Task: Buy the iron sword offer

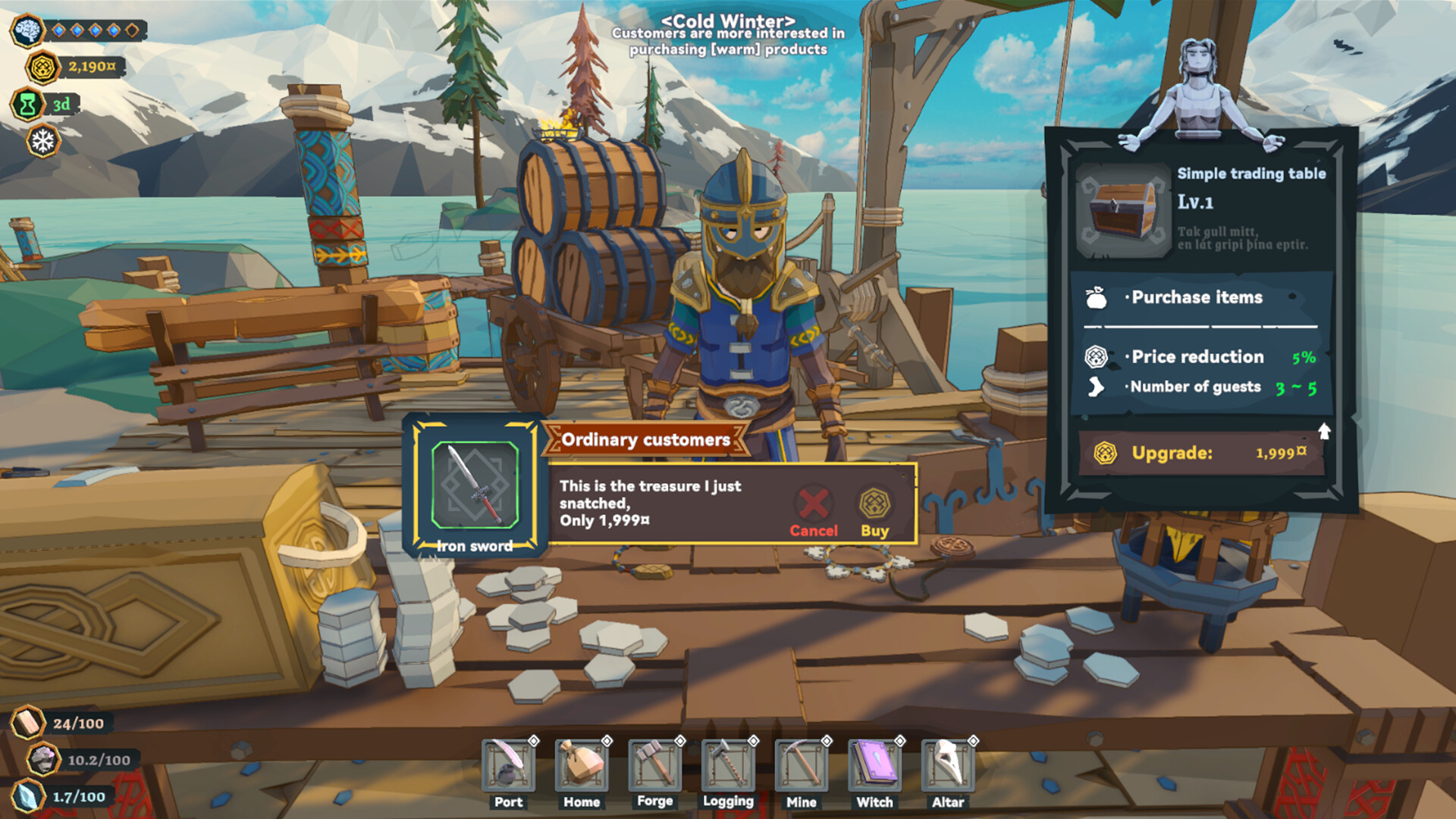Action: pos(874,512)
